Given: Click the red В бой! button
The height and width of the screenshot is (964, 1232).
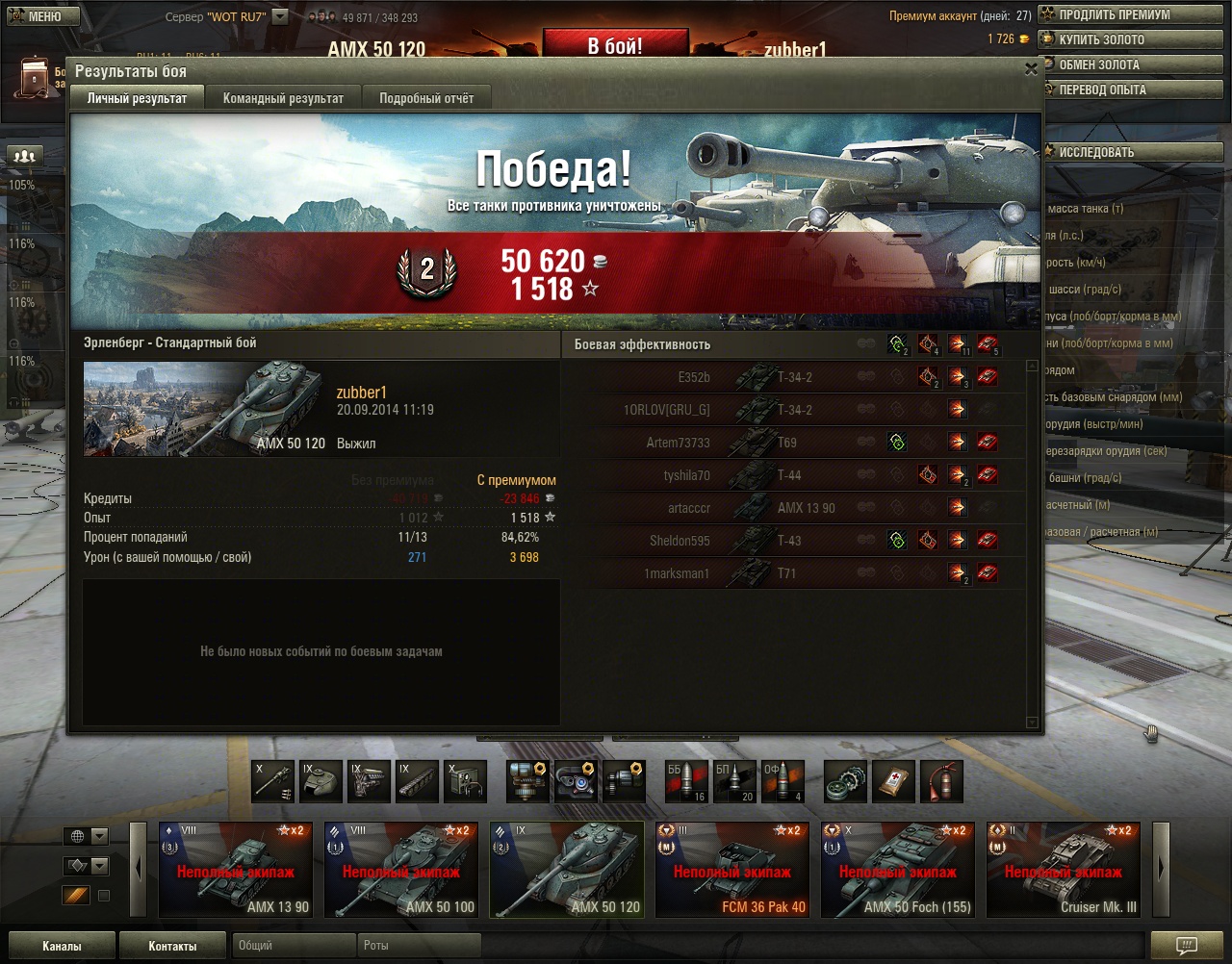Looking at the screenshot, I should click(615, 45).
